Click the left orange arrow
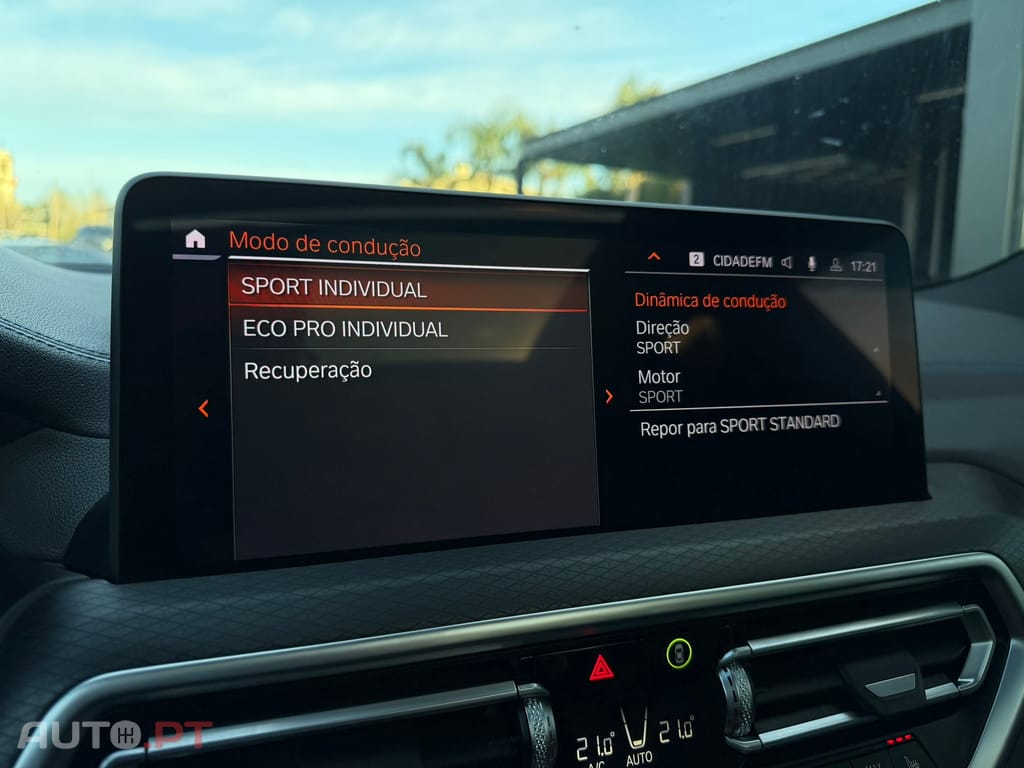This screenshot has width=1024, height=768. click(x=203, y=408)
